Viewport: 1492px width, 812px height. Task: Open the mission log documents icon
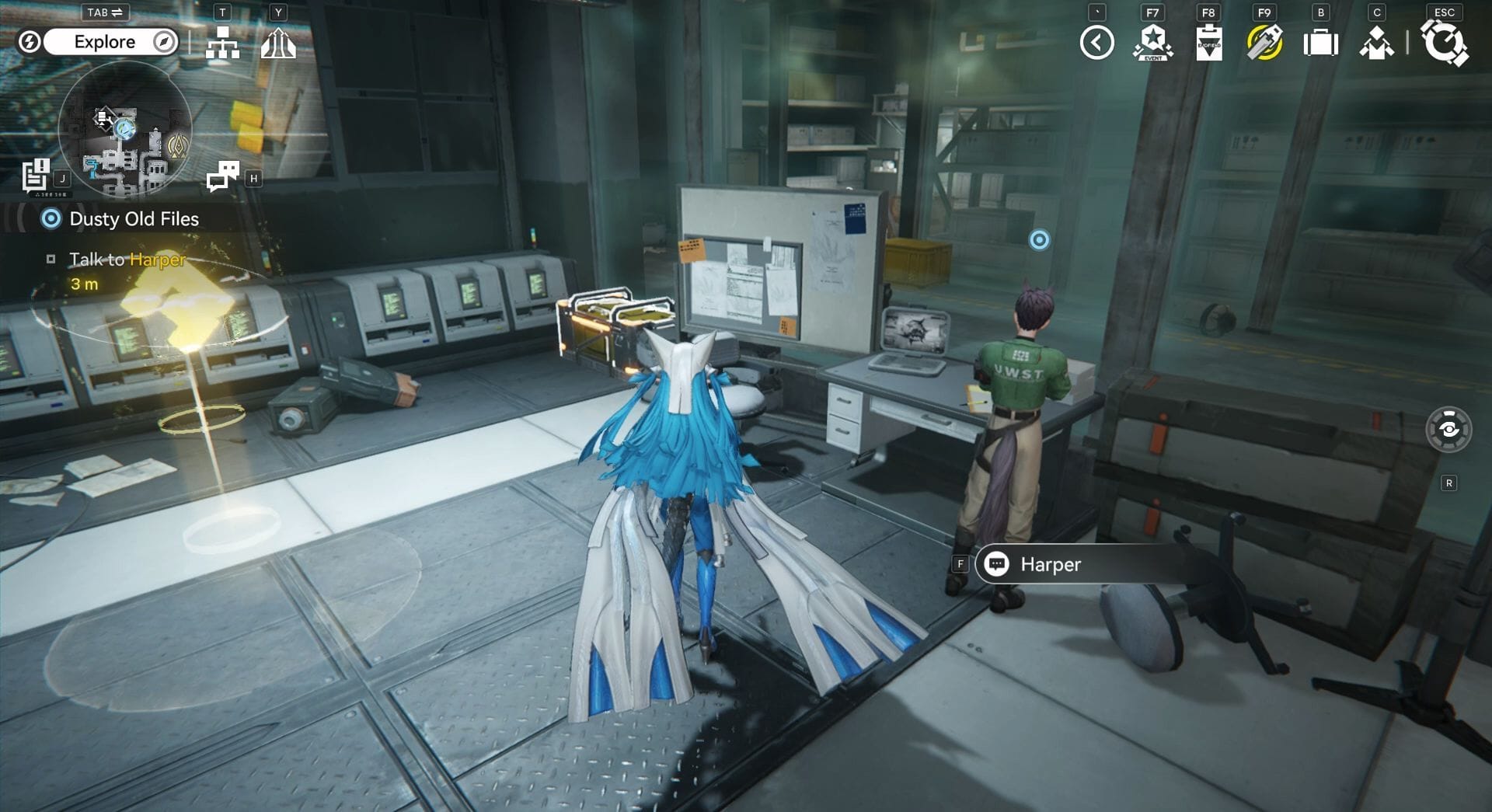(x=36, y=176)
